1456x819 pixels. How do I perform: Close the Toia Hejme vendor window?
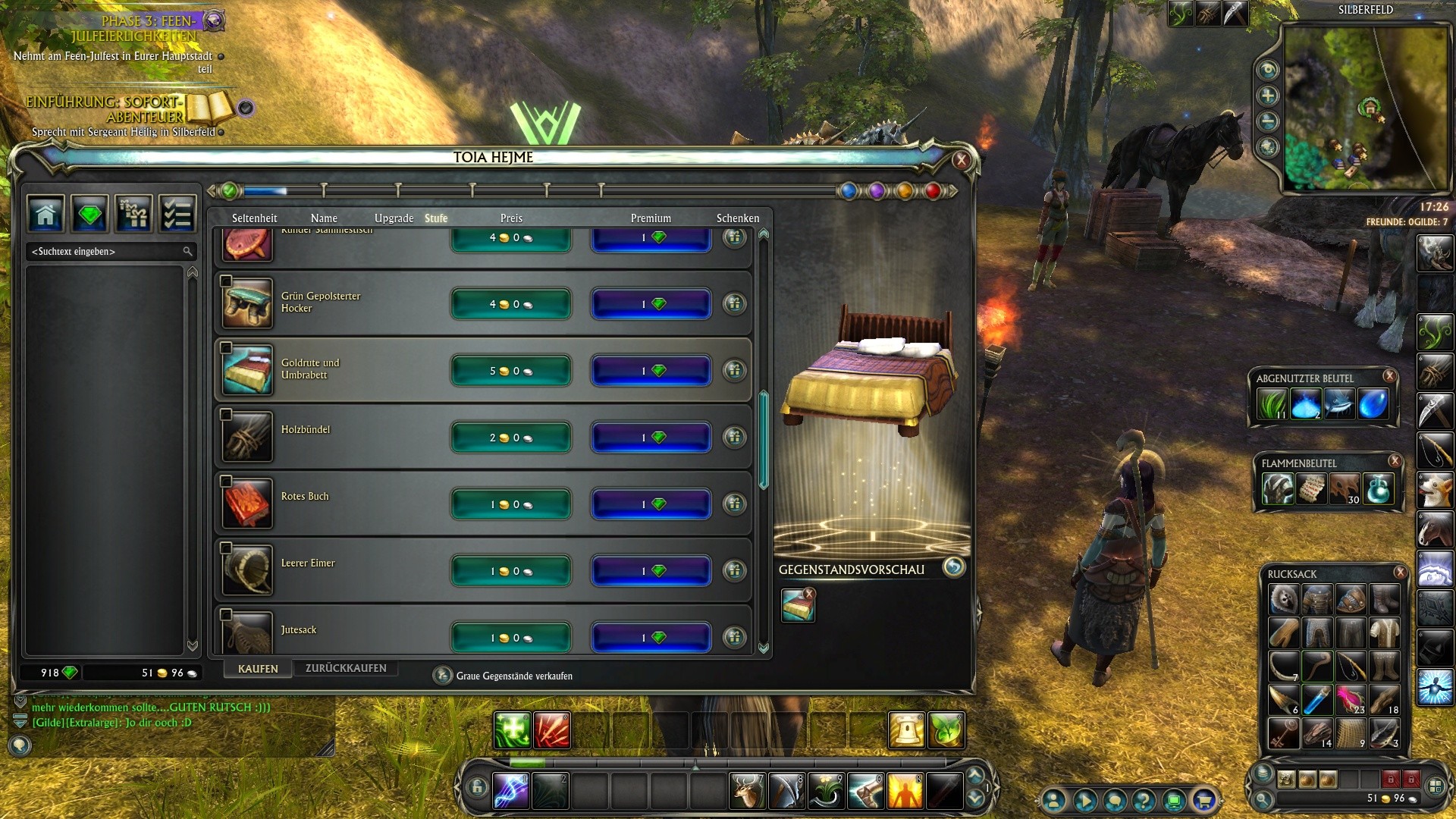click(x=961, y=160)
